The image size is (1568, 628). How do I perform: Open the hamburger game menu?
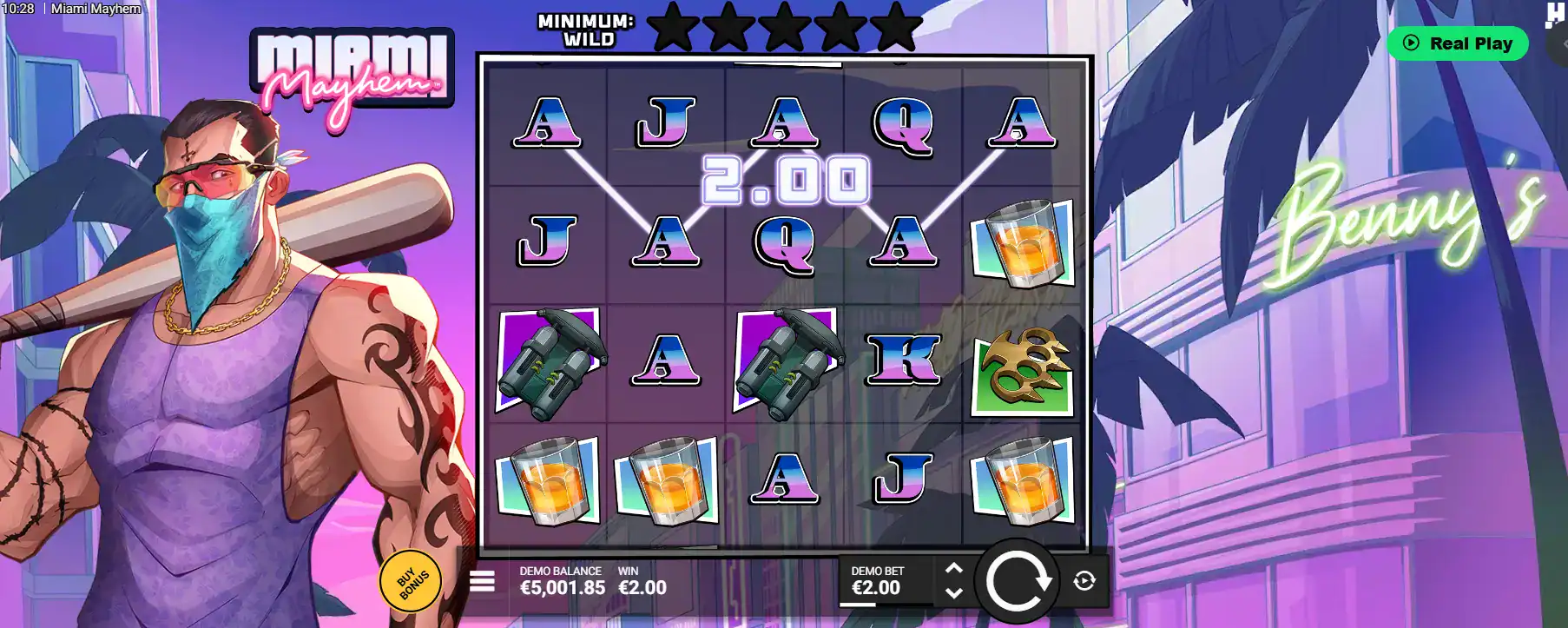482,581
